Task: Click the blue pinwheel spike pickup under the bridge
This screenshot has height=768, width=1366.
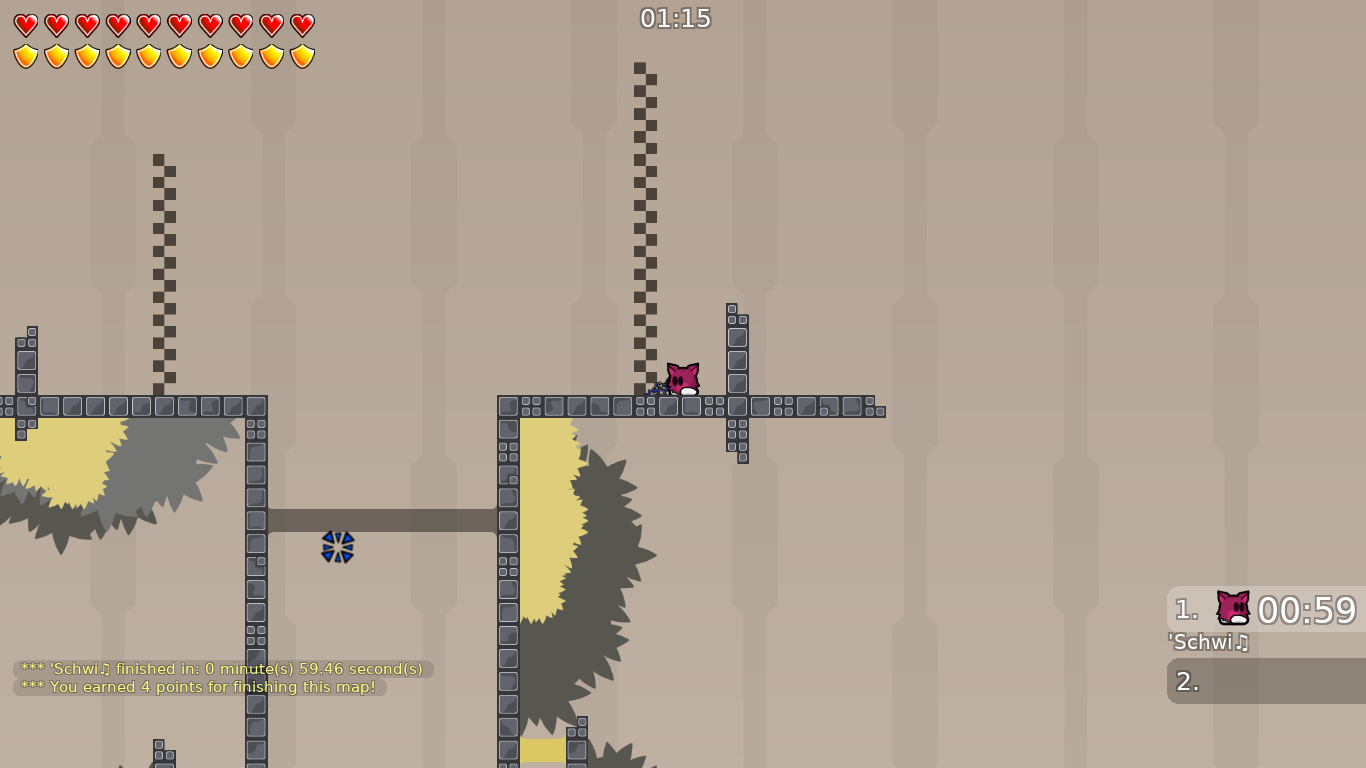Action: point(338,547)
